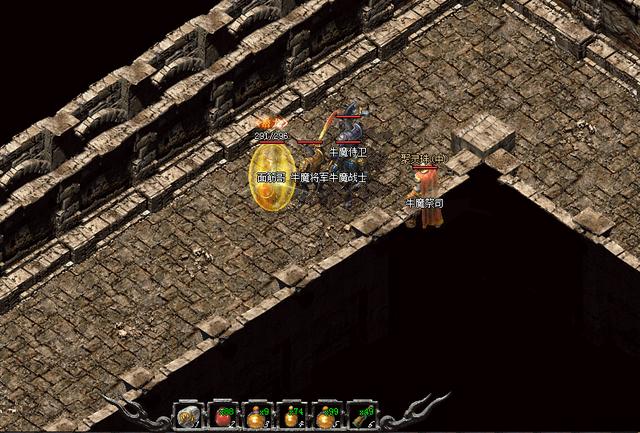This screenshot has height=433, width=640.
Task: Use the golden flask with count x9
Action: 256,416
